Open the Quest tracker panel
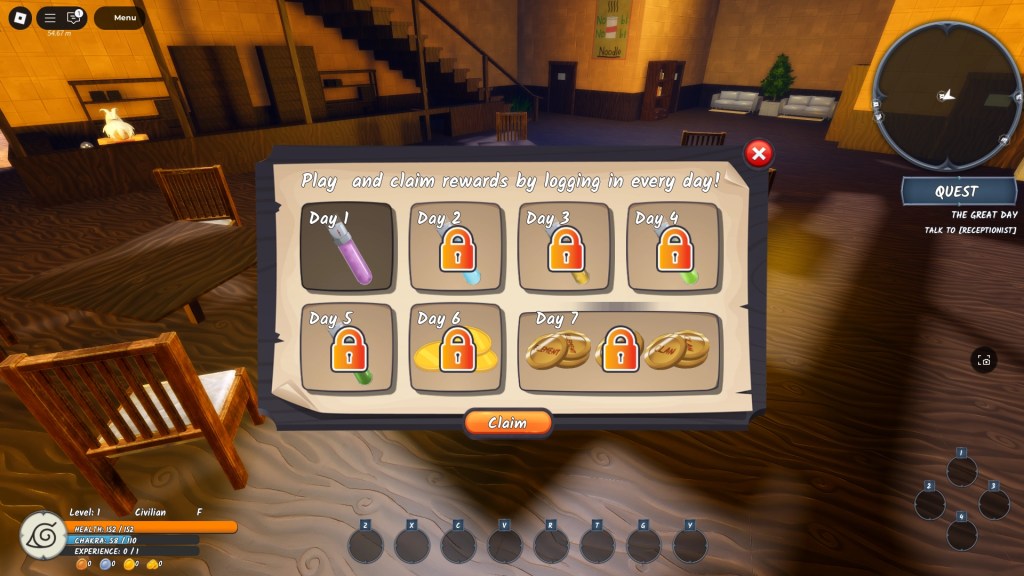 pos(957,191)
